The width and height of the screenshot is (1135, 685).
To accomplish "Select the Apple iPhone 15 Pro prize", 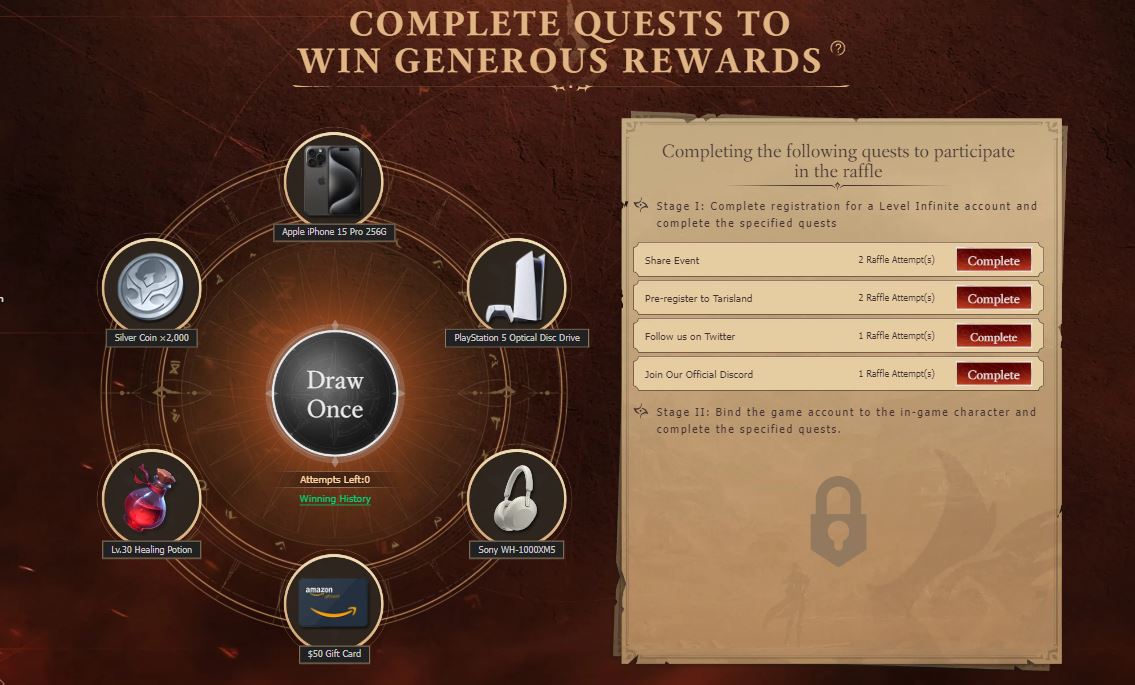I will click(334, 182).
